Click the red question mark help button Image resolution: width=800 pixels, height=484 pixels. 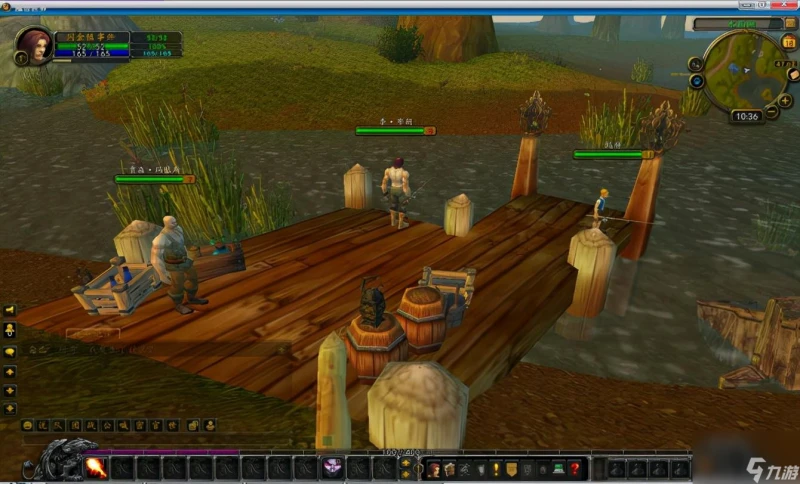tap(575, 468)
